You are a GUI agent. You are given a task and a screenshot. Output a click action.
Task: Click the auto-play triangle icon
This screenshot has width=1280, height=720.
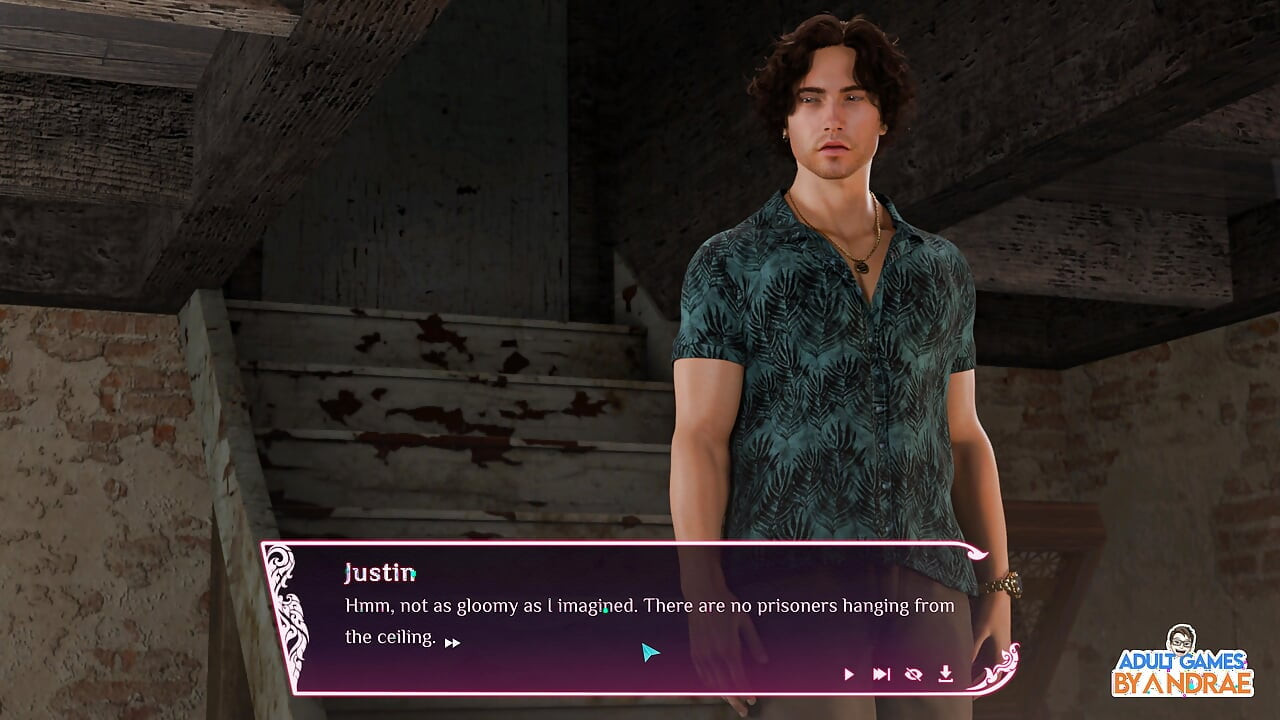click(x=849, y=675)
